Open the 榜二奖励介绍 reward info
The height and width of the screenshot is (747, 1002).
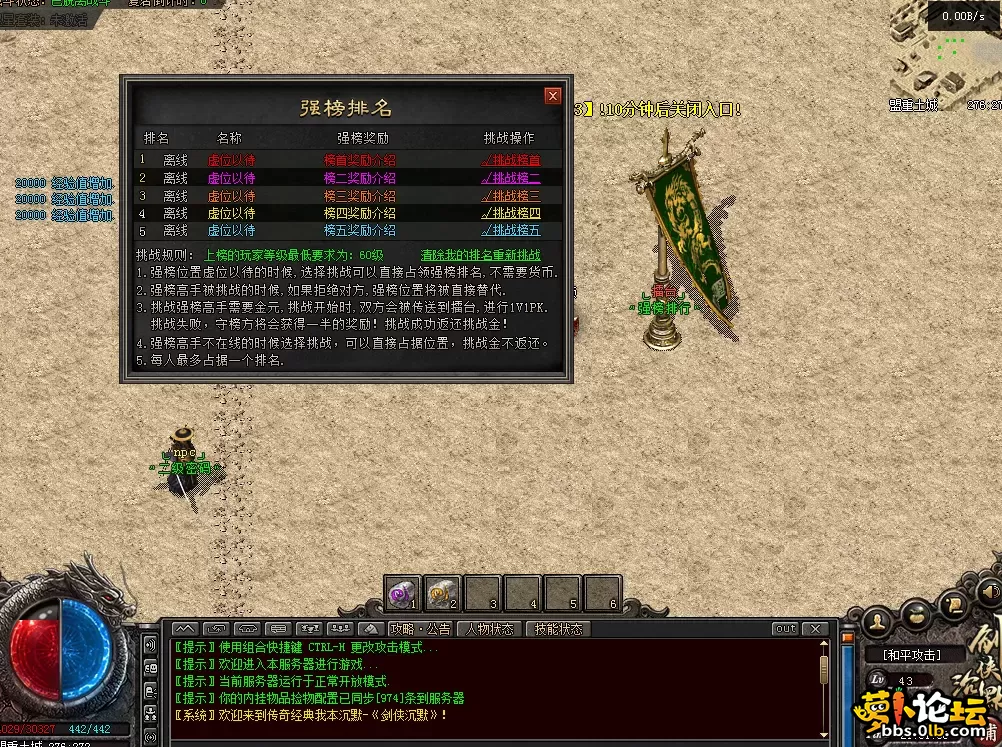pyautogui.click(x=359, y=178)
